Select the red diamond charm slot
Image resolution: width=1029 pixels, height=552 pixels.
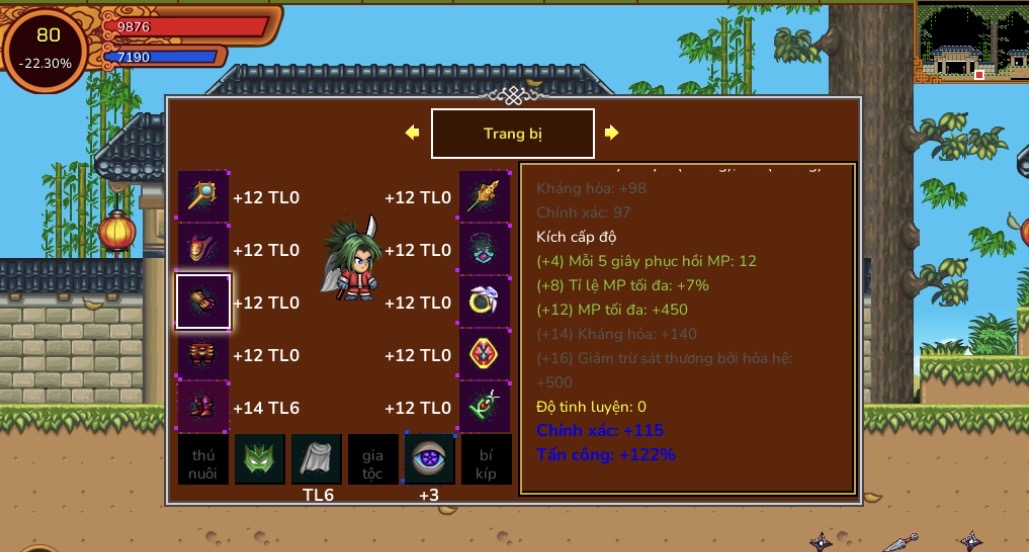click(x=485, y=355)
